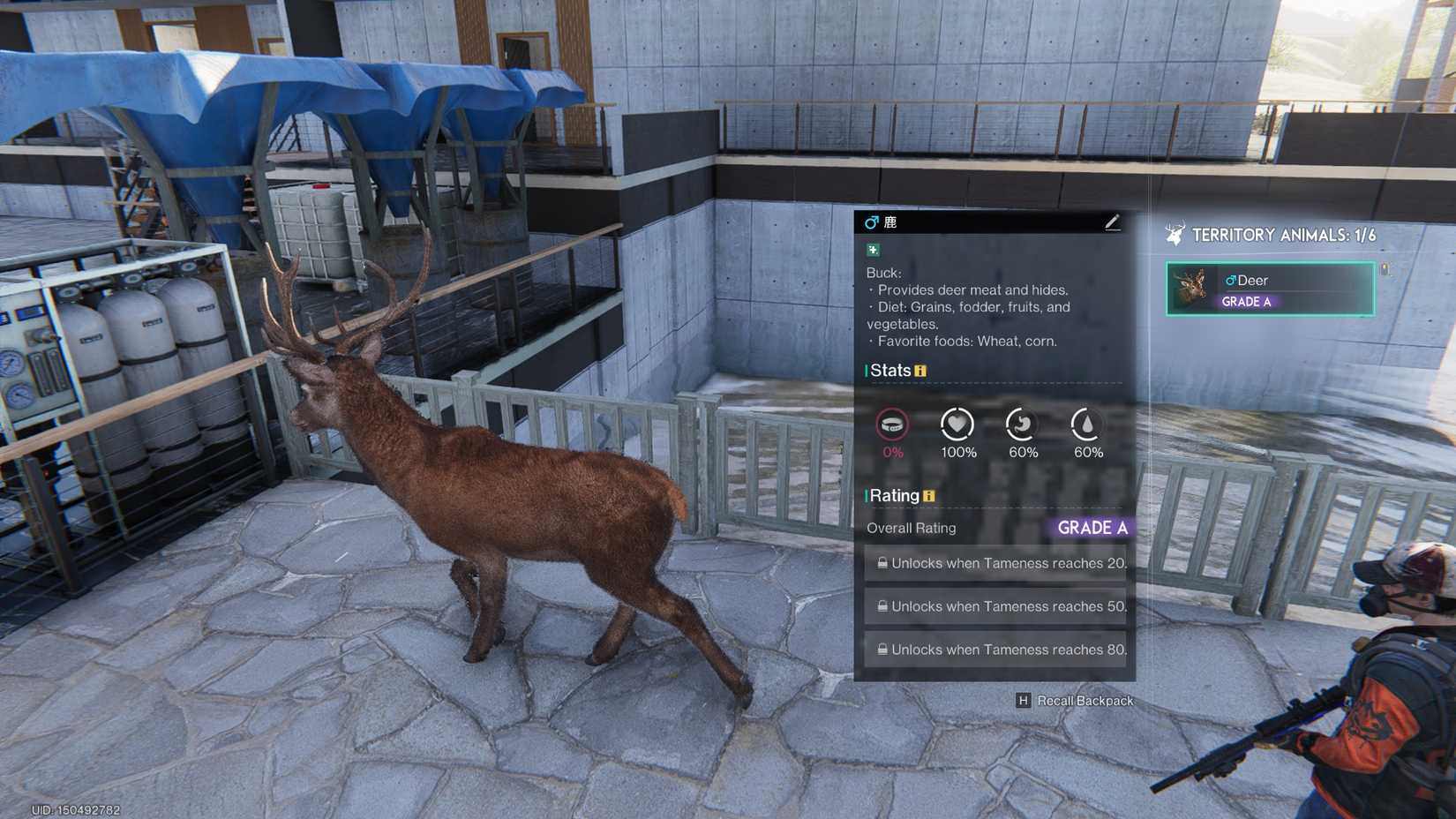Select the Deer entry in Territory Animals

[1269, 289]
